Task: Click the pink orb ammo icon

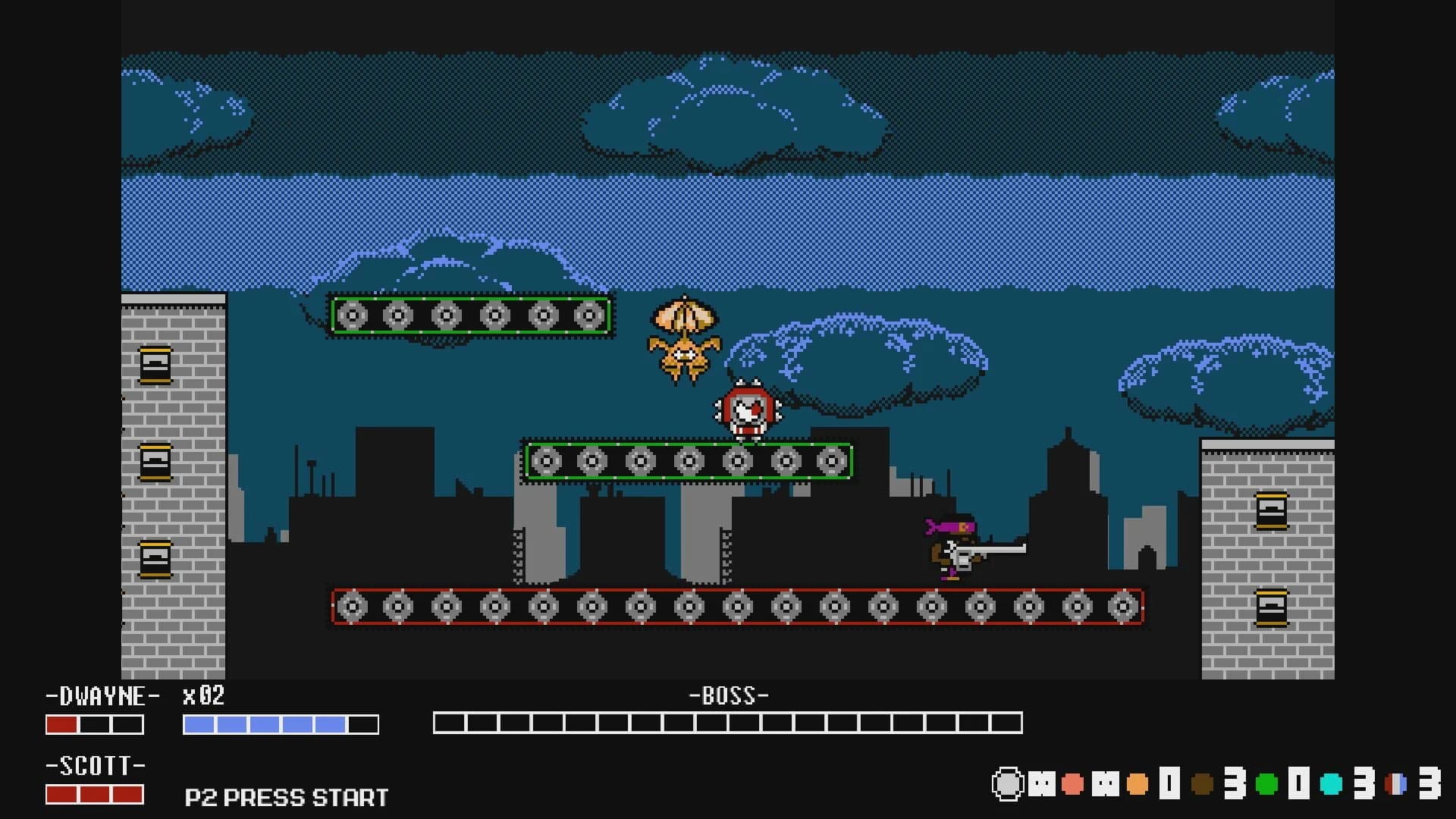Action: point(1072,783)
